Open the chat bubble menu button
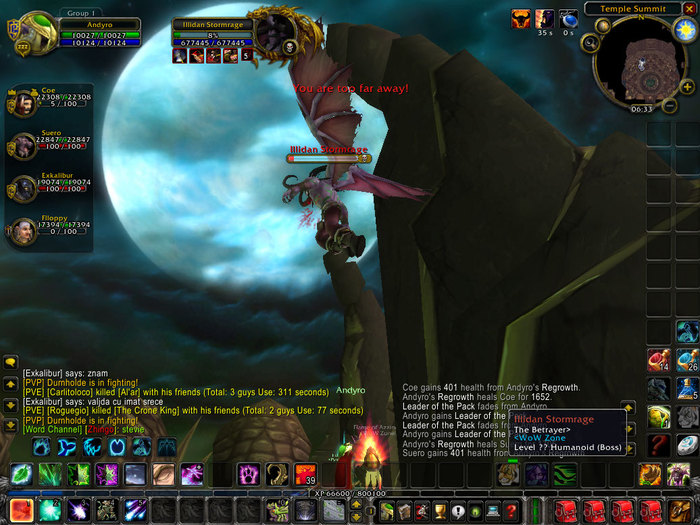Viewport: 700px width, 525px height. (11, 361)
